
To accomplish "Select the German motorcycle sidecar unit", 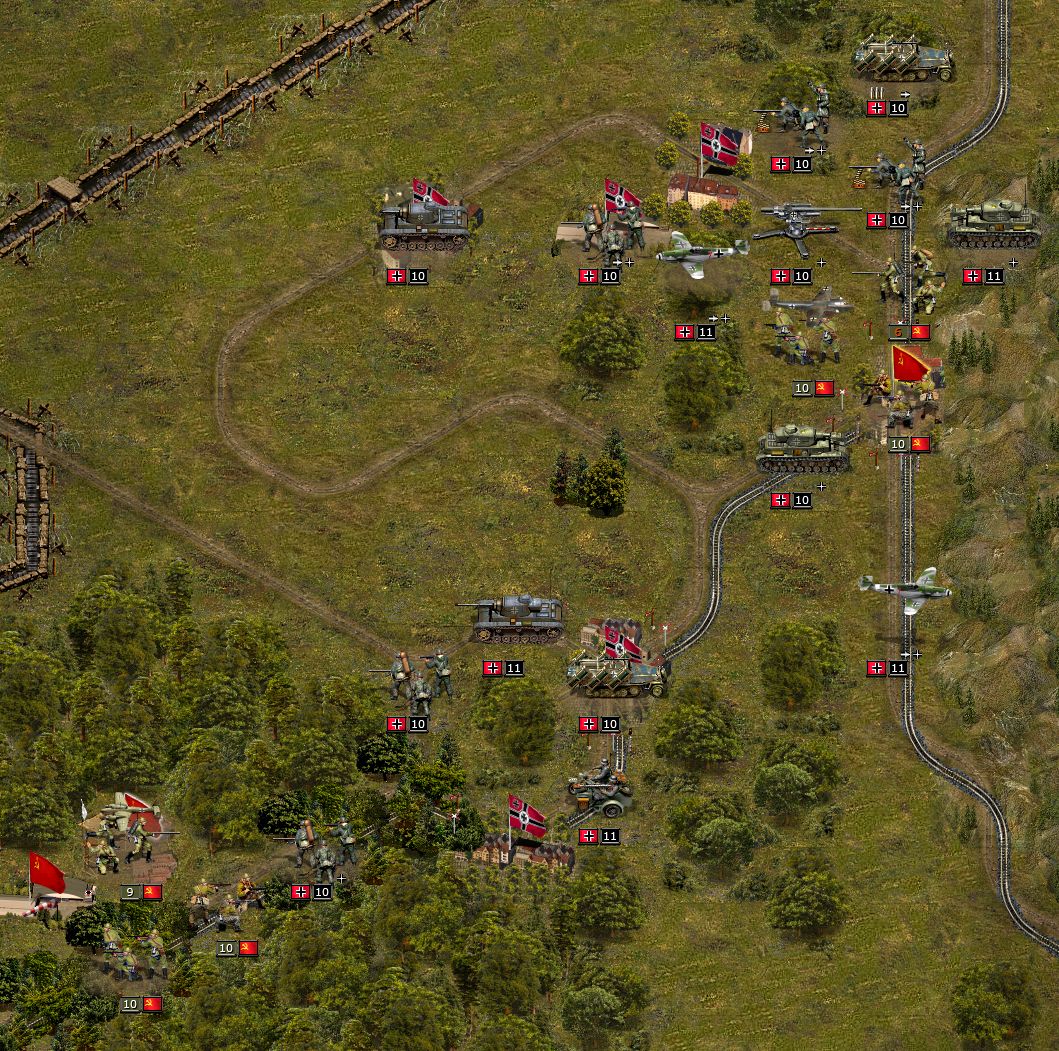I will pyautogui.click(x=599, y=790).
